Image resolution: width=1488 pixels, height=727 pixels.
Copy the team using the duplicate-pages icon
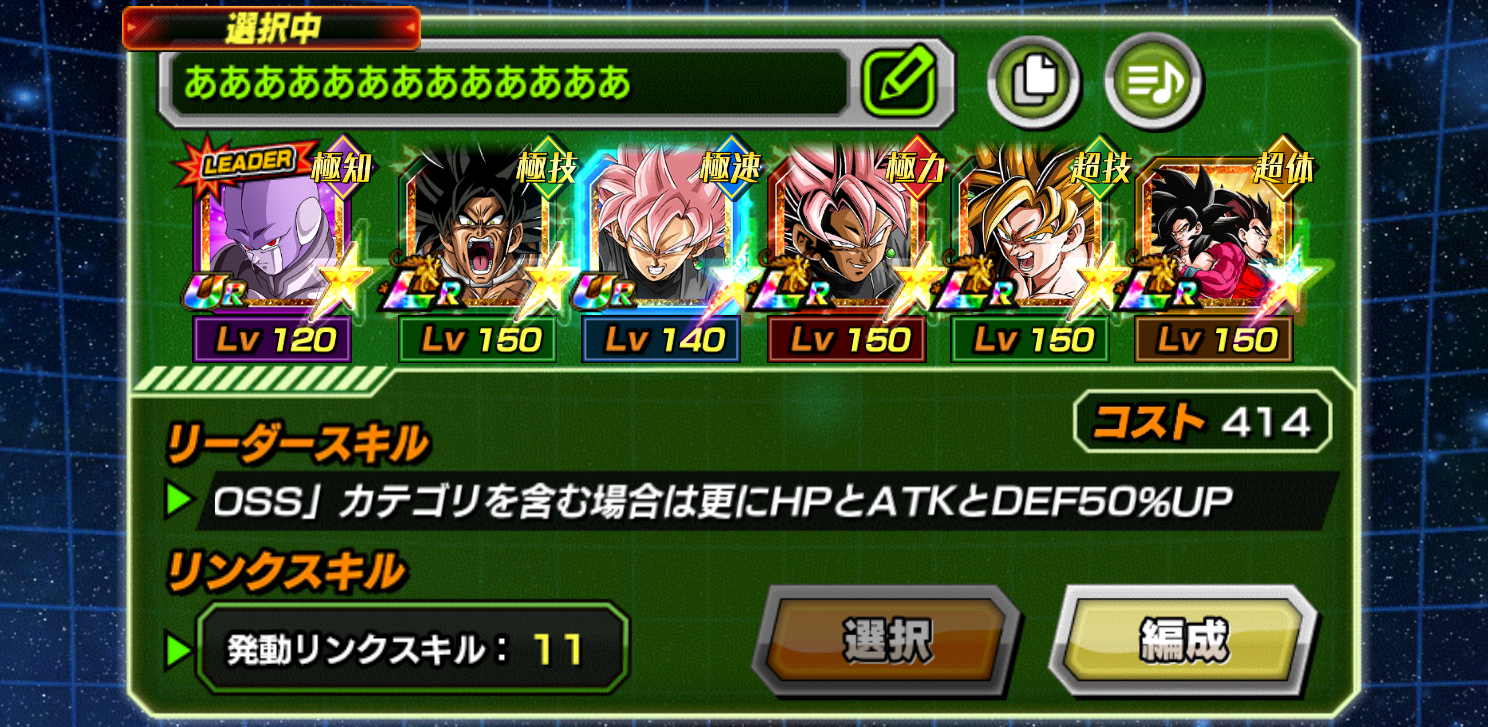point(1033,84)
